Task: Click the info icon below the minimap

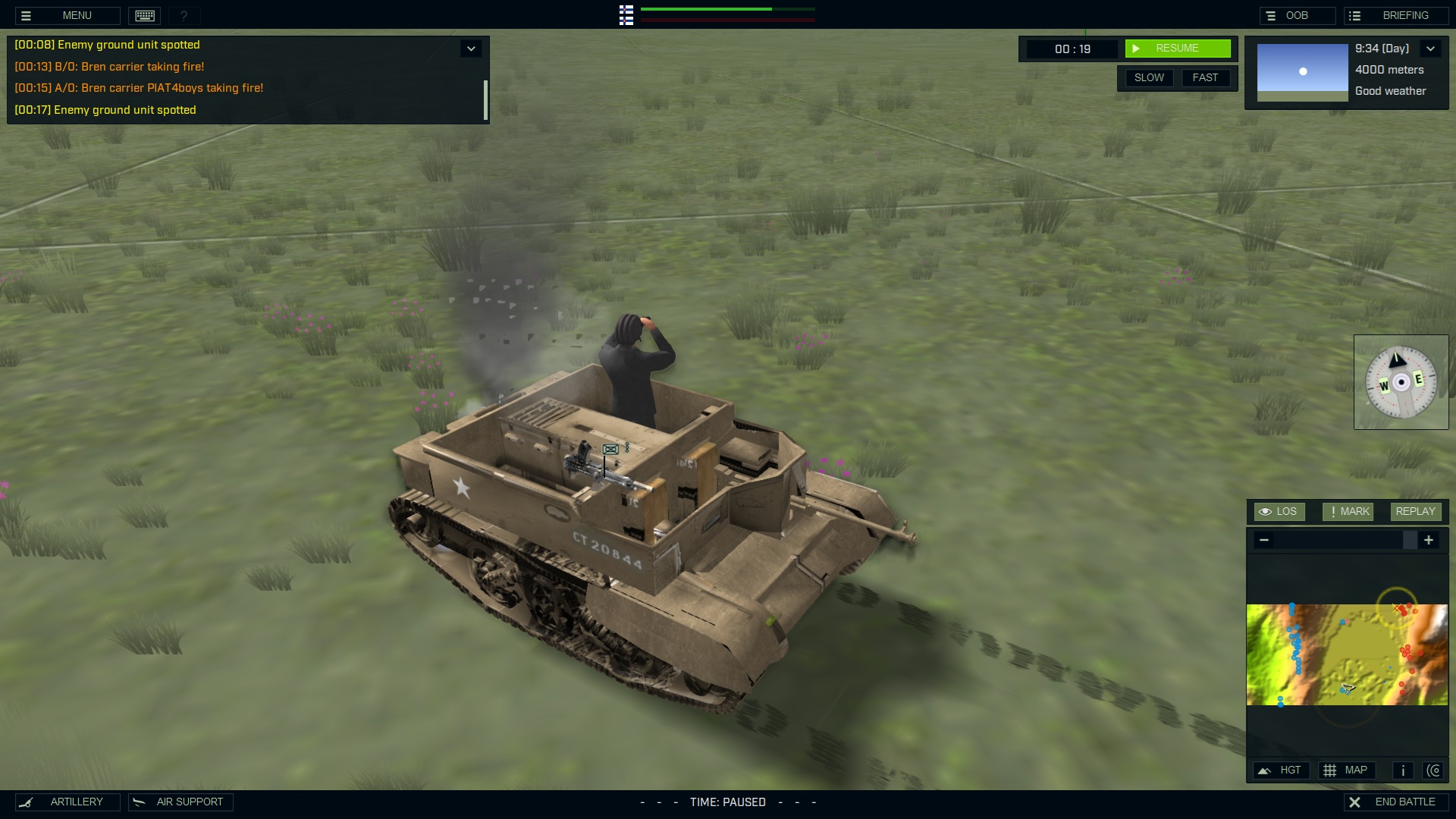Action: point(1403,770)
